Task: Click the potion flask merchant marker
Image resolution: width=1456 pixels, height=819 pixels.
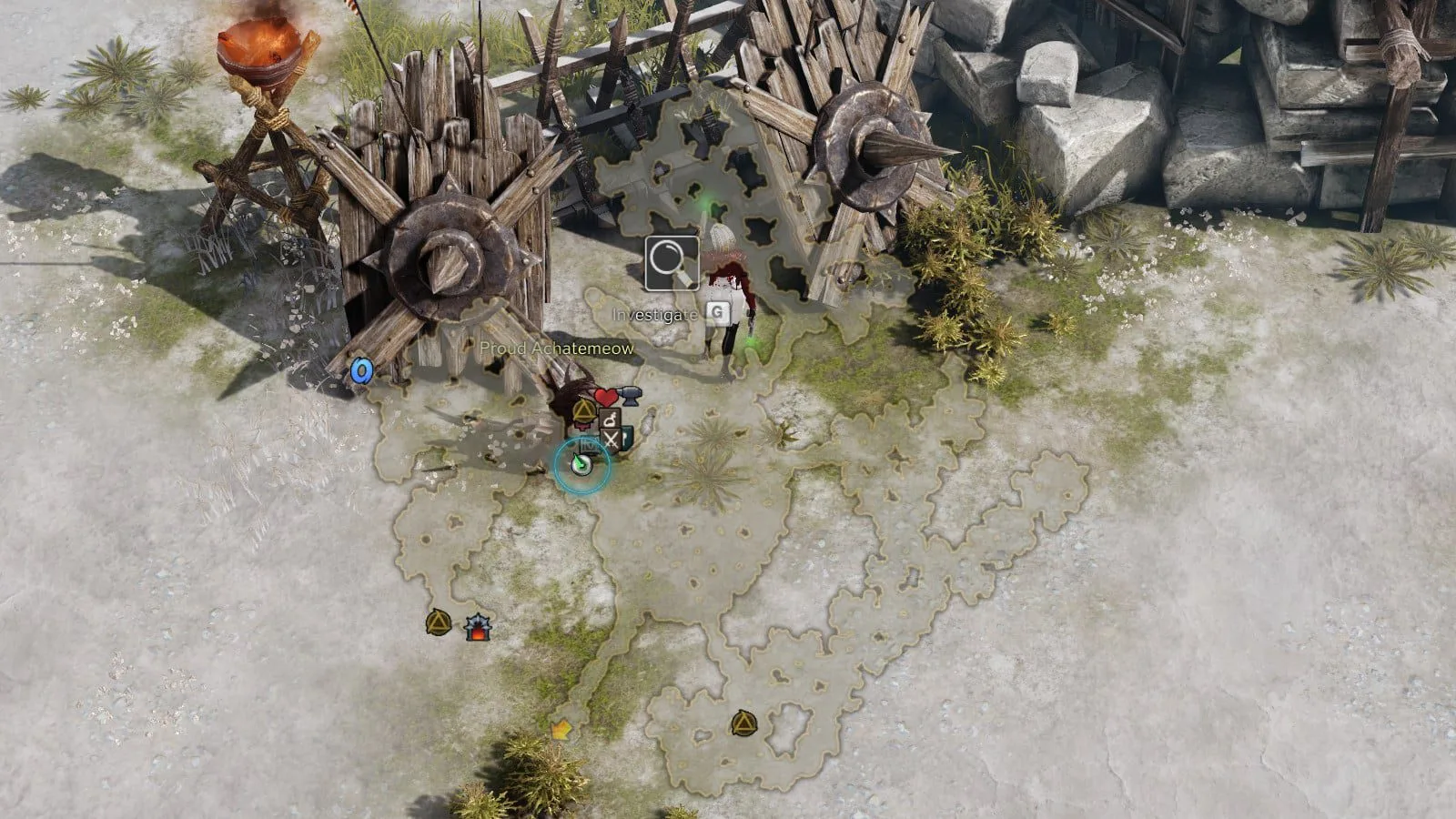Action: point(611,420)
